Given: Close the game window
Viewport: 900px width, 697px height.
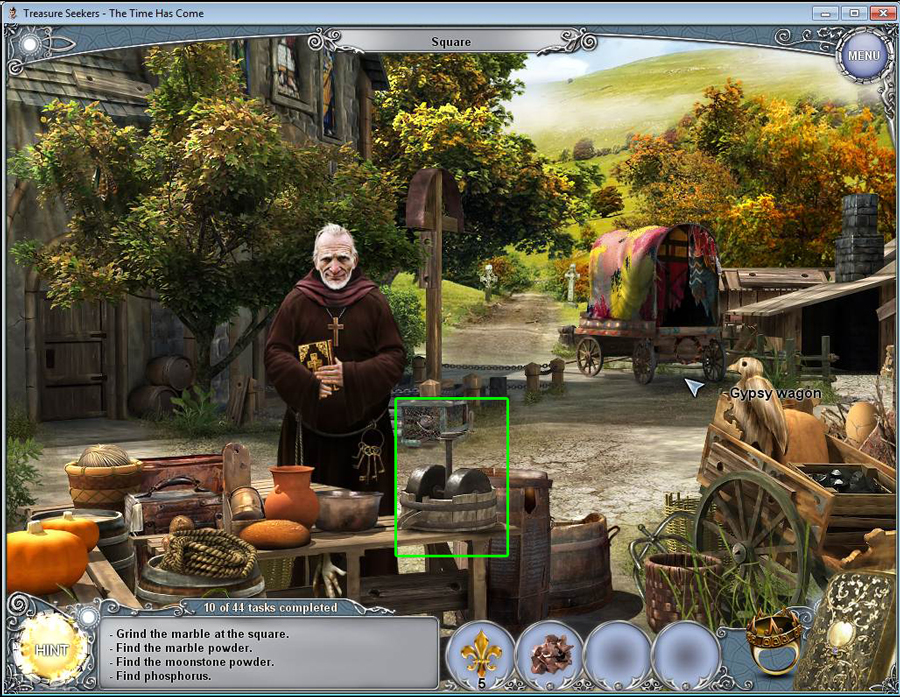Looking at the screenshot, I should click(x=881, y=12).
